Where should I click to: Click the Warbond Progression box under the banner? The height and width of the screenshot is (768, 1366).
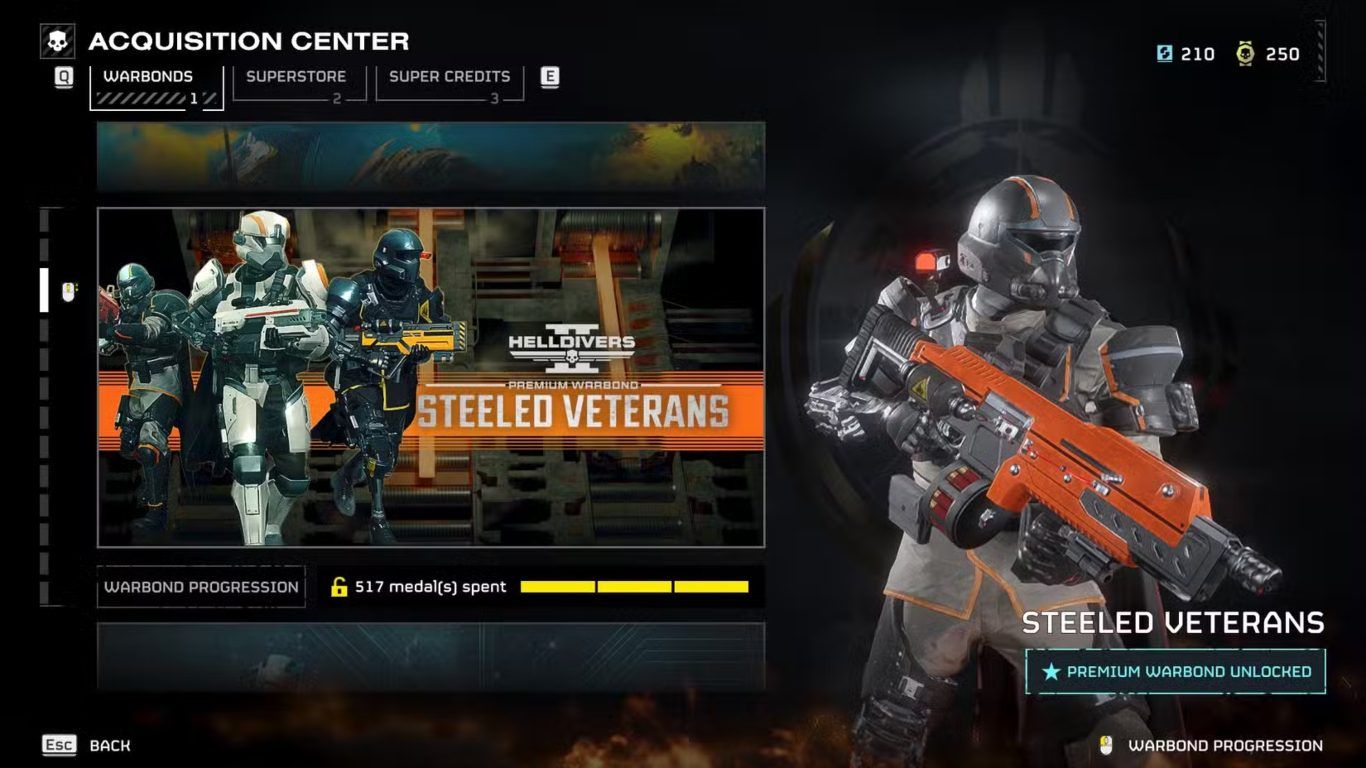[201, 587]
